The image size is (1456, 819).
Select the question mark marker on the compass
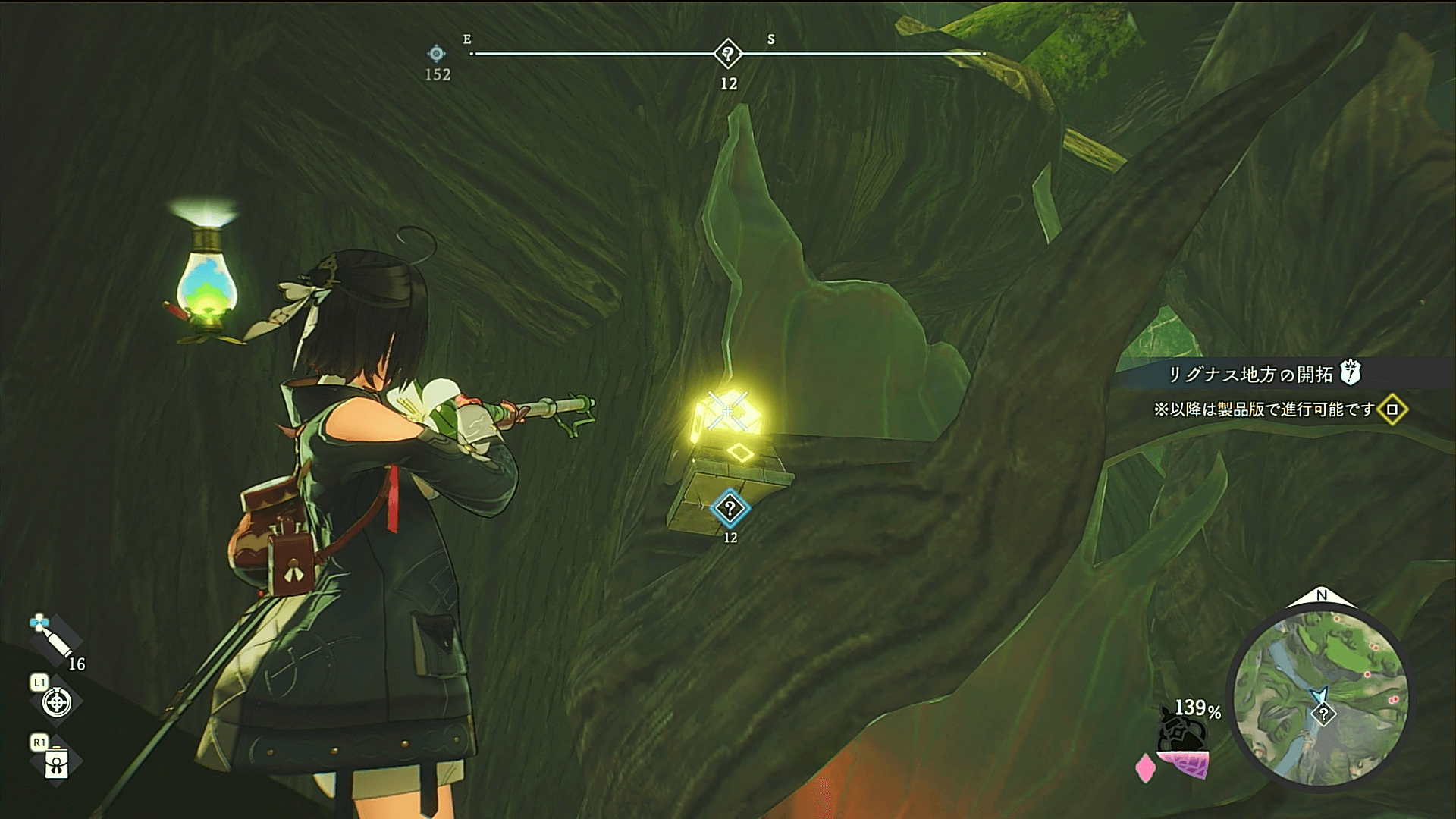tap(728, 54)
